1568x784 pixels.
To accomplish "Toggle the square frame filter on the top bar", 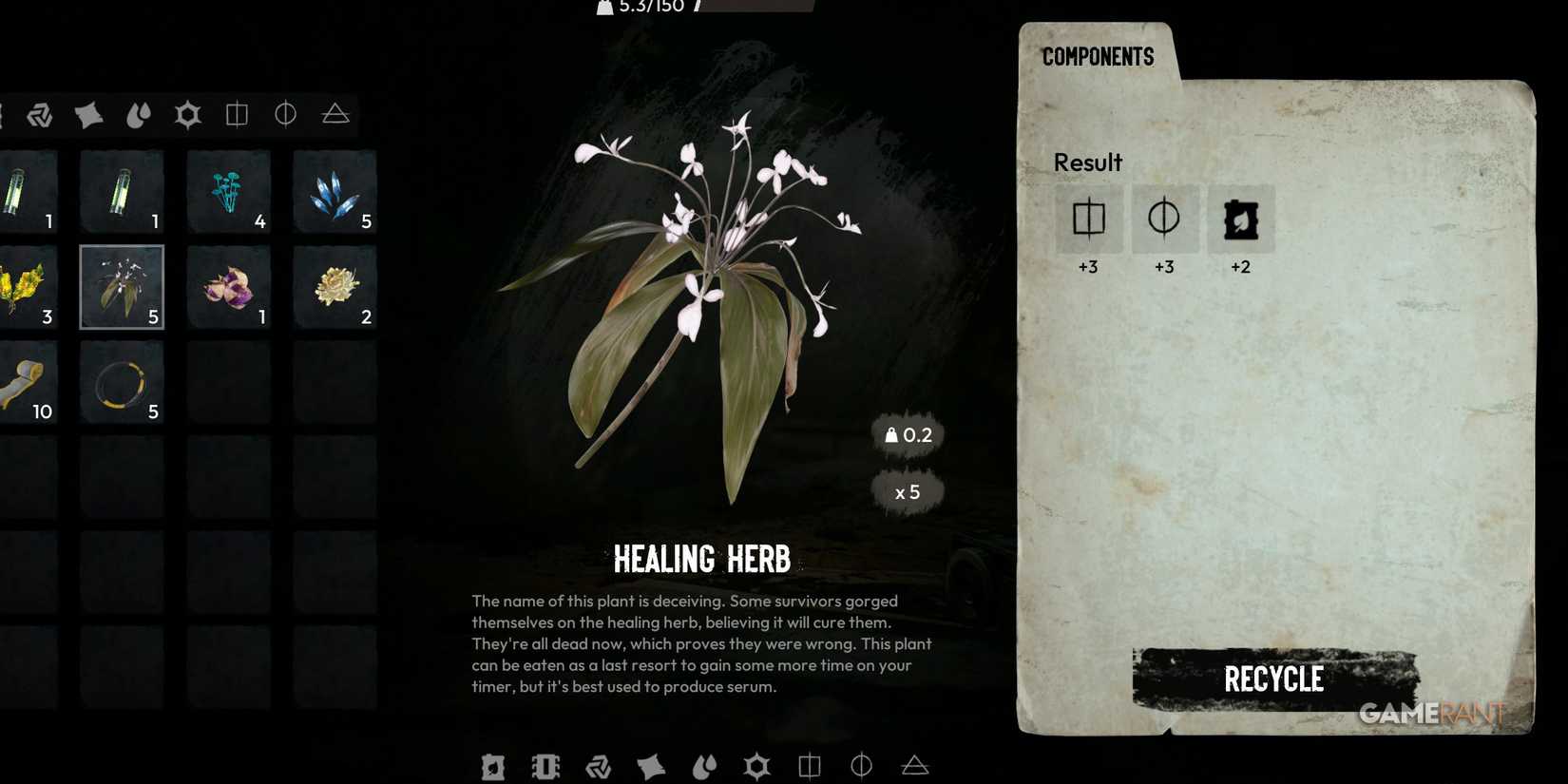I will (236, 114).
